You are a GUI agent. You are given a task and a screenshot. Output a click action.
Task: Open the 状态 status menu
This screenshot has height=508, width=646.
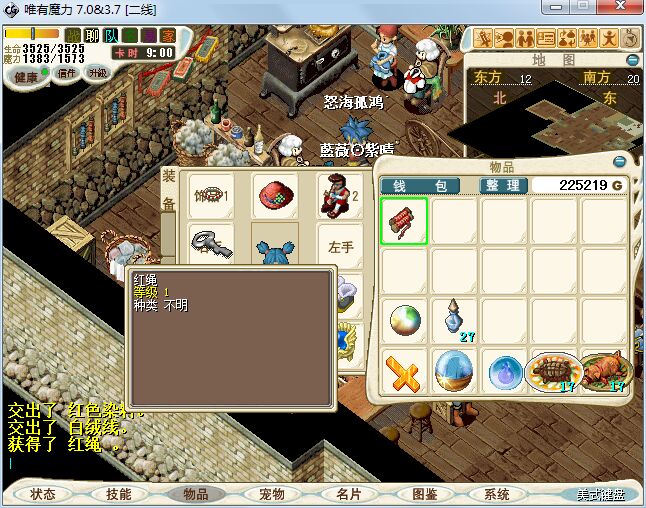pos(43,494)
